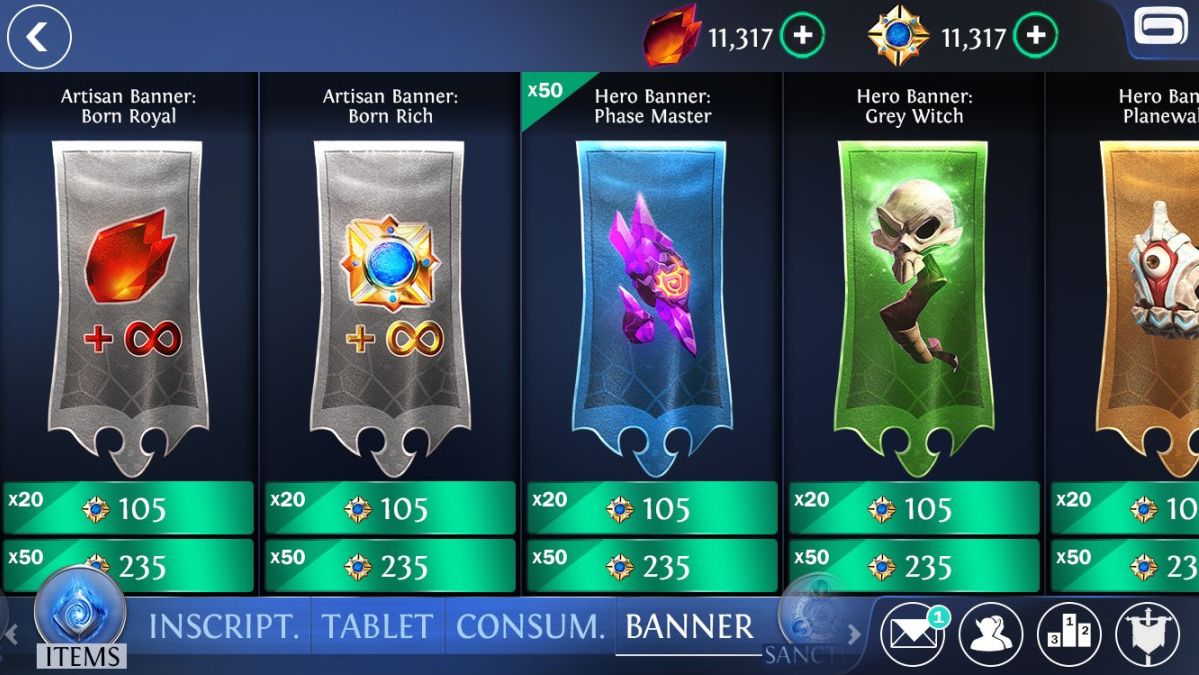1199x675 pixels.
Task: Add more red gems with plus button
Action: pyautogui.click(x=802, y=37)
